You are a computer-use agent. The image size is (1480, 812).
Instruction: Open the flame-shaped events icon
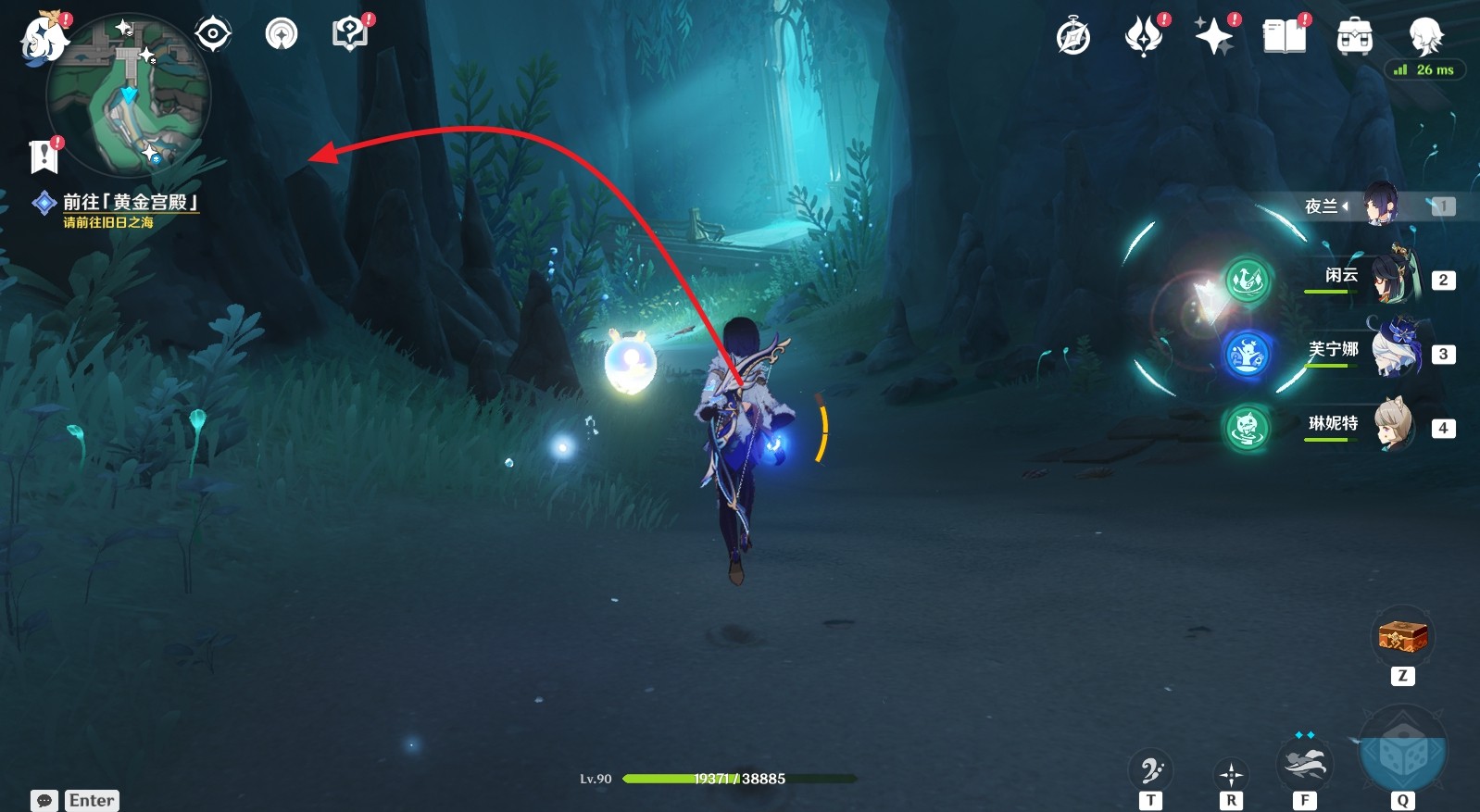pos(1144,37)
